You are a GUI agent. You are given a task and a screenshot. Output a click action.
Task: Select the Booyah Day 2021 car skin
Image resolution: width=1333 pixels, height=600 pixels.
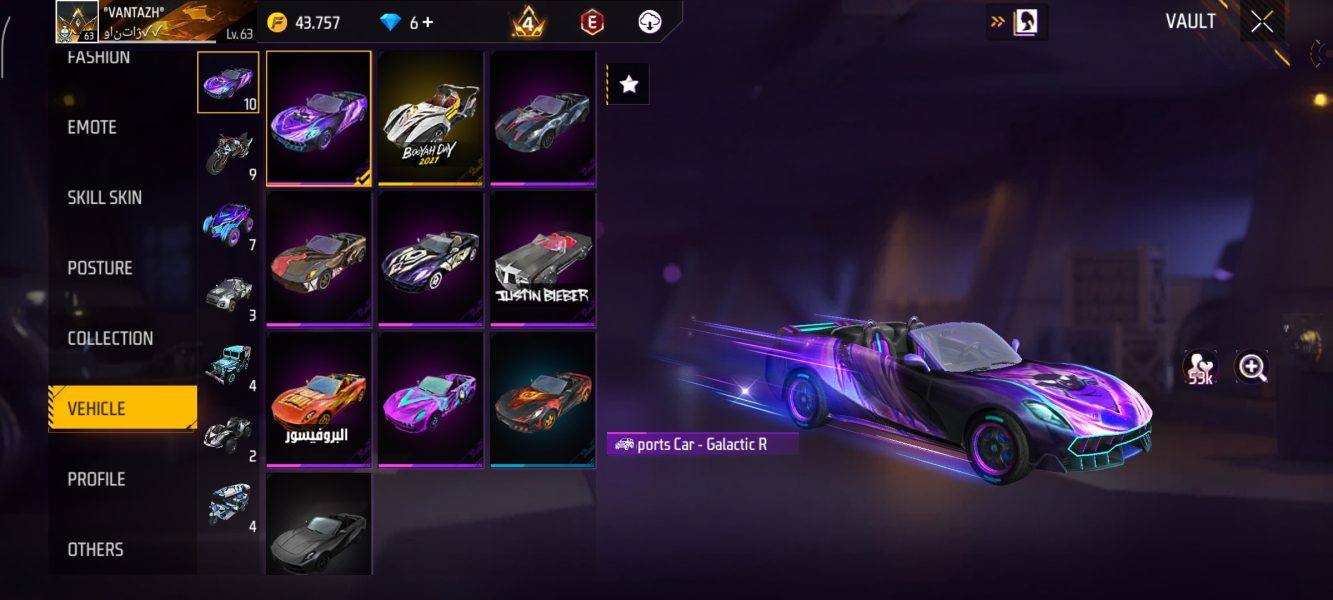tap(431, 116)
